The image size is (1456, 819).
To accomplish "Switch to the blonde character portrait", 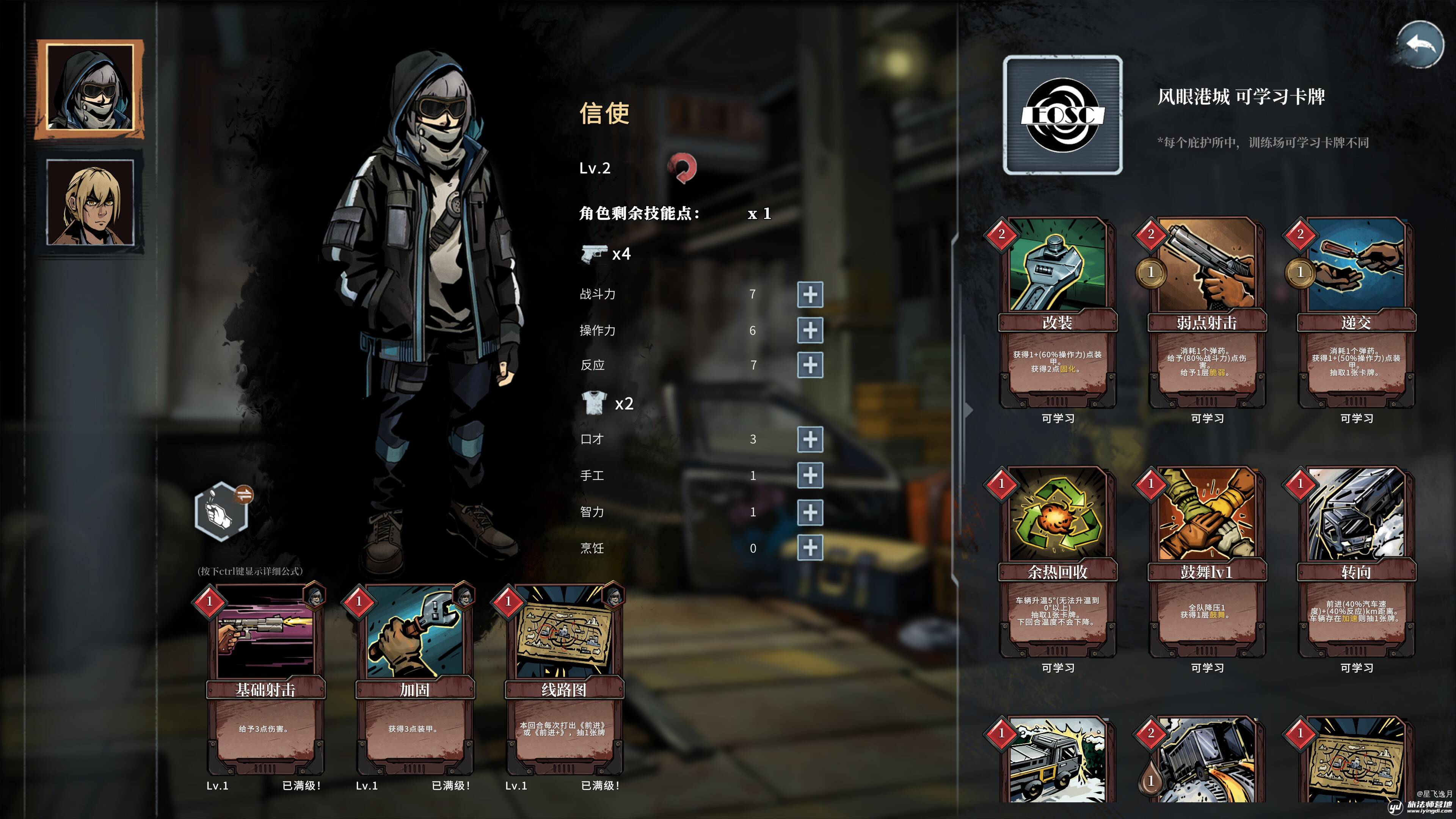I will coord(91,202).
